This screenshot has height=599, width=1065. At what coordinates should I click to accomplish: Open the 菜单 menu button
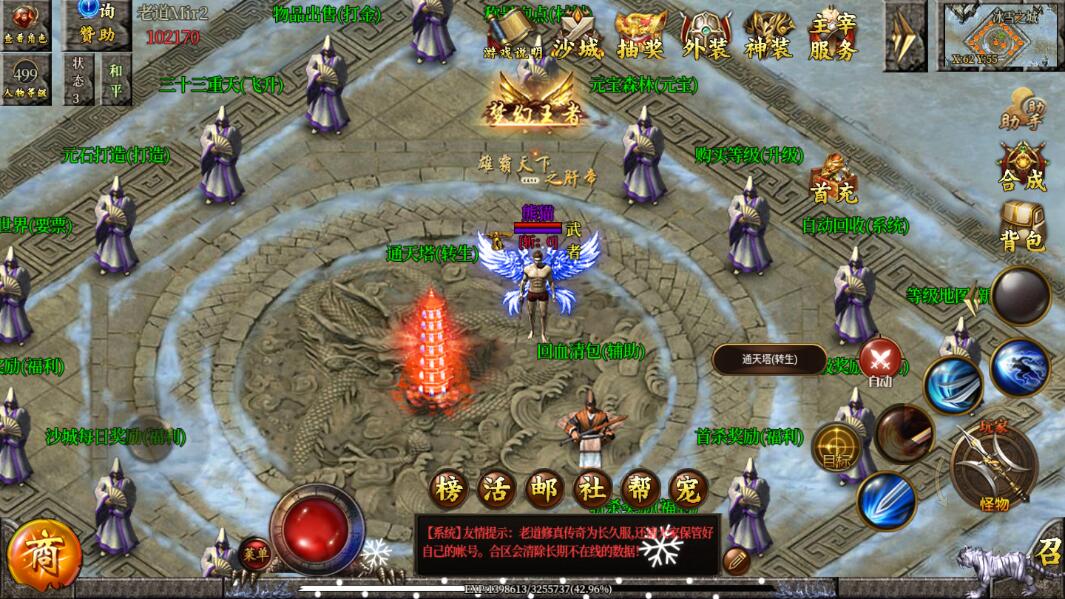point(254,552)
